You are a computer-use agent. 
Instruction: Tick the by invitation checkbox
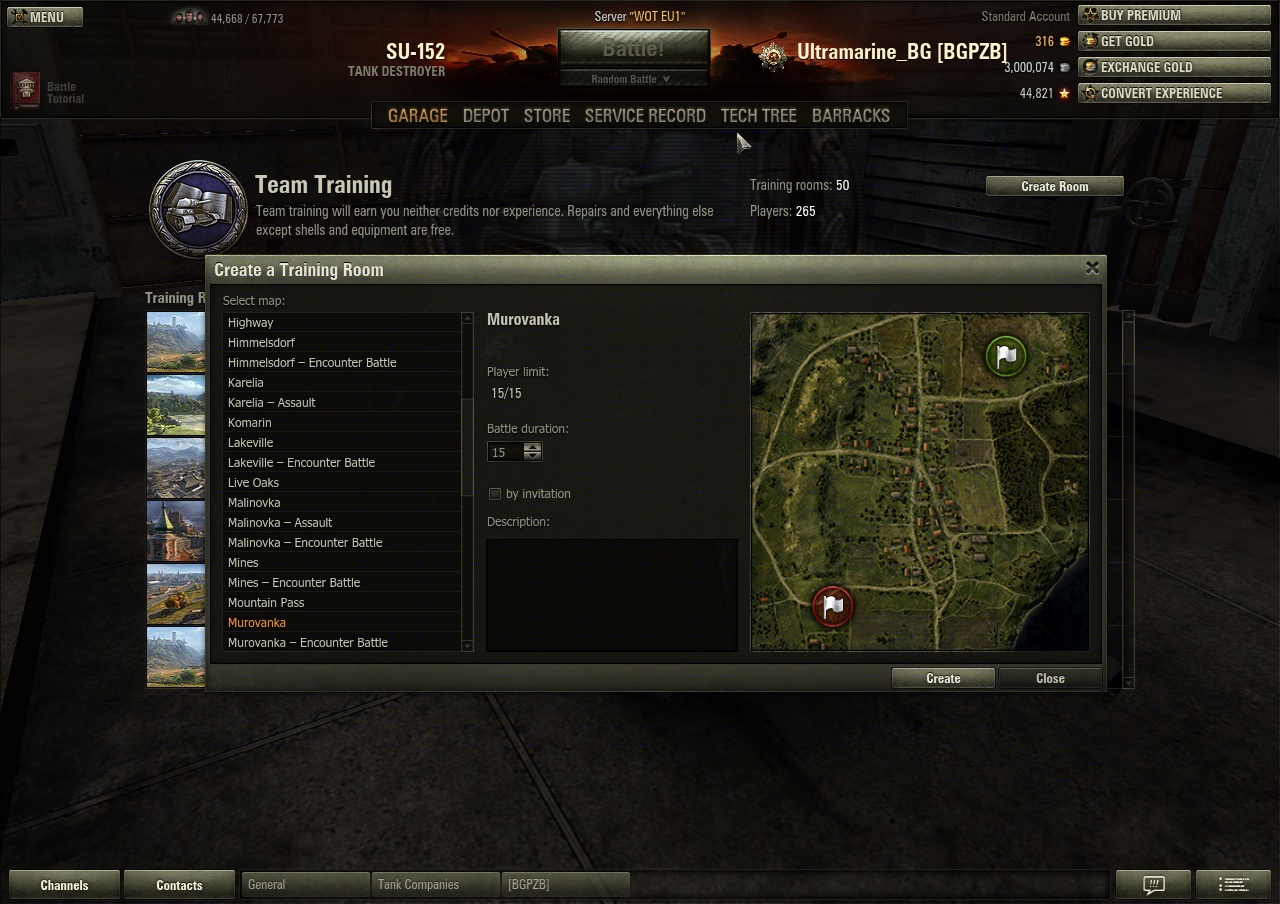(x=494, y=494)
